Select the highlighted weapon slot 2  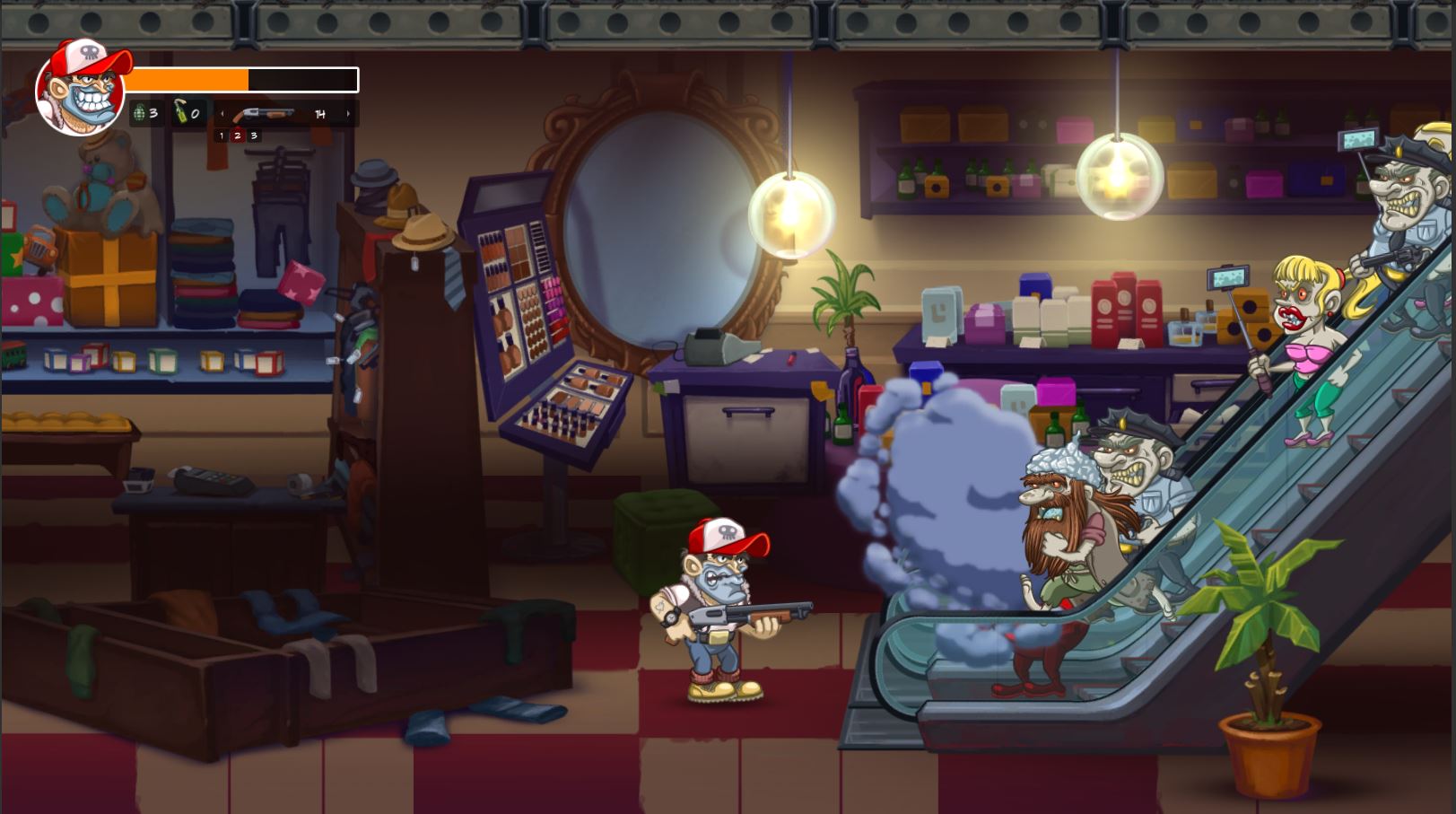[x=237, y=136]
